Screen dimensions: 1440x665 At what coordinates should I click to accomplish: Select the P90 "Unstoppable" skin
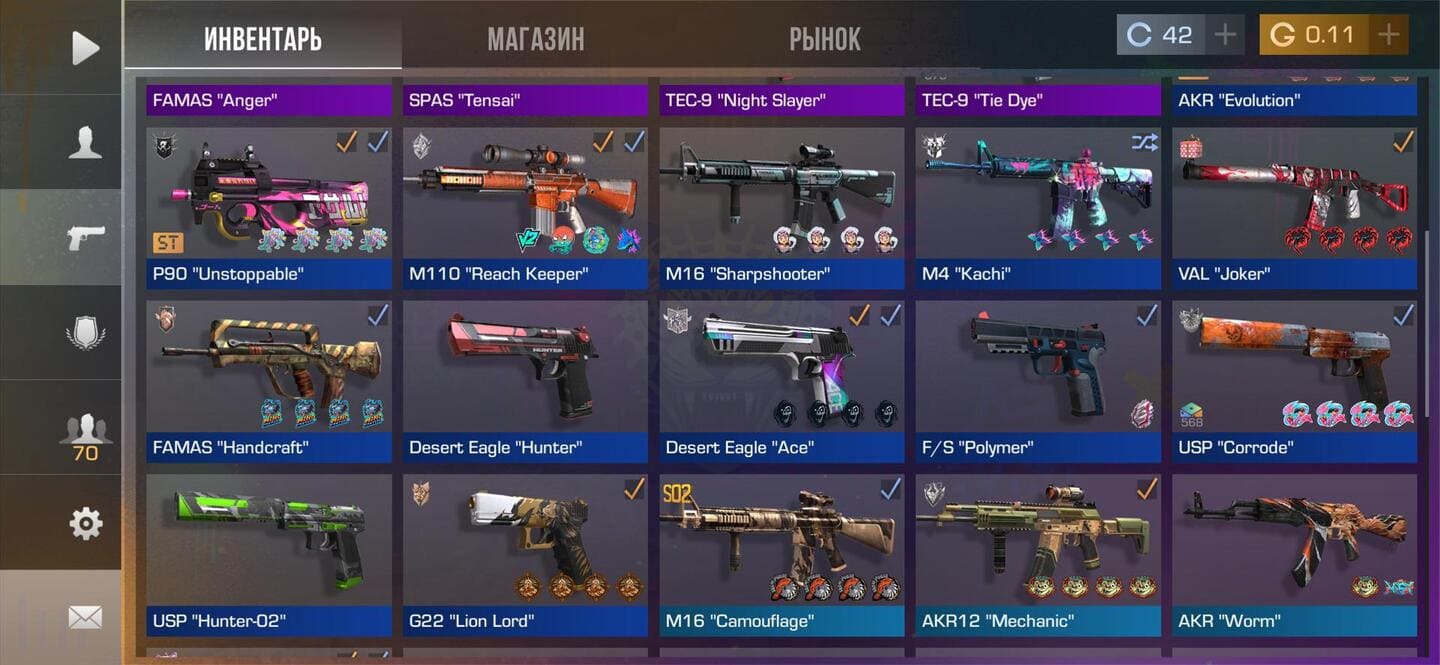269,207
